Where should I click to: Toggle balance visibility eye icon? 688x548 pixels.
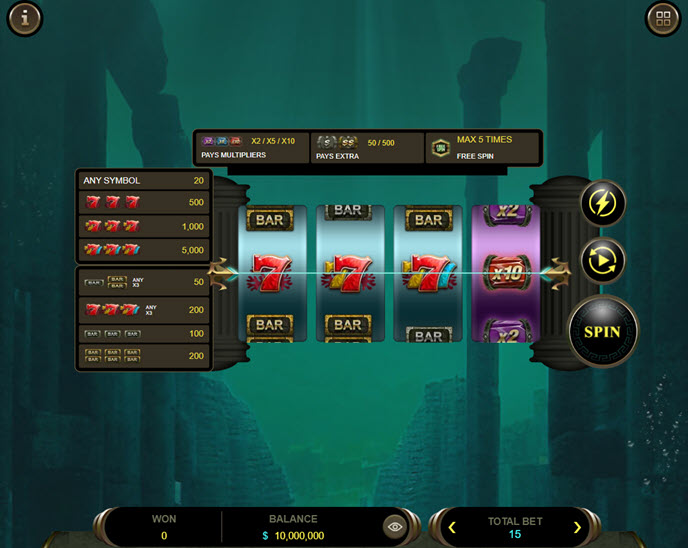[x=395, y=526]
